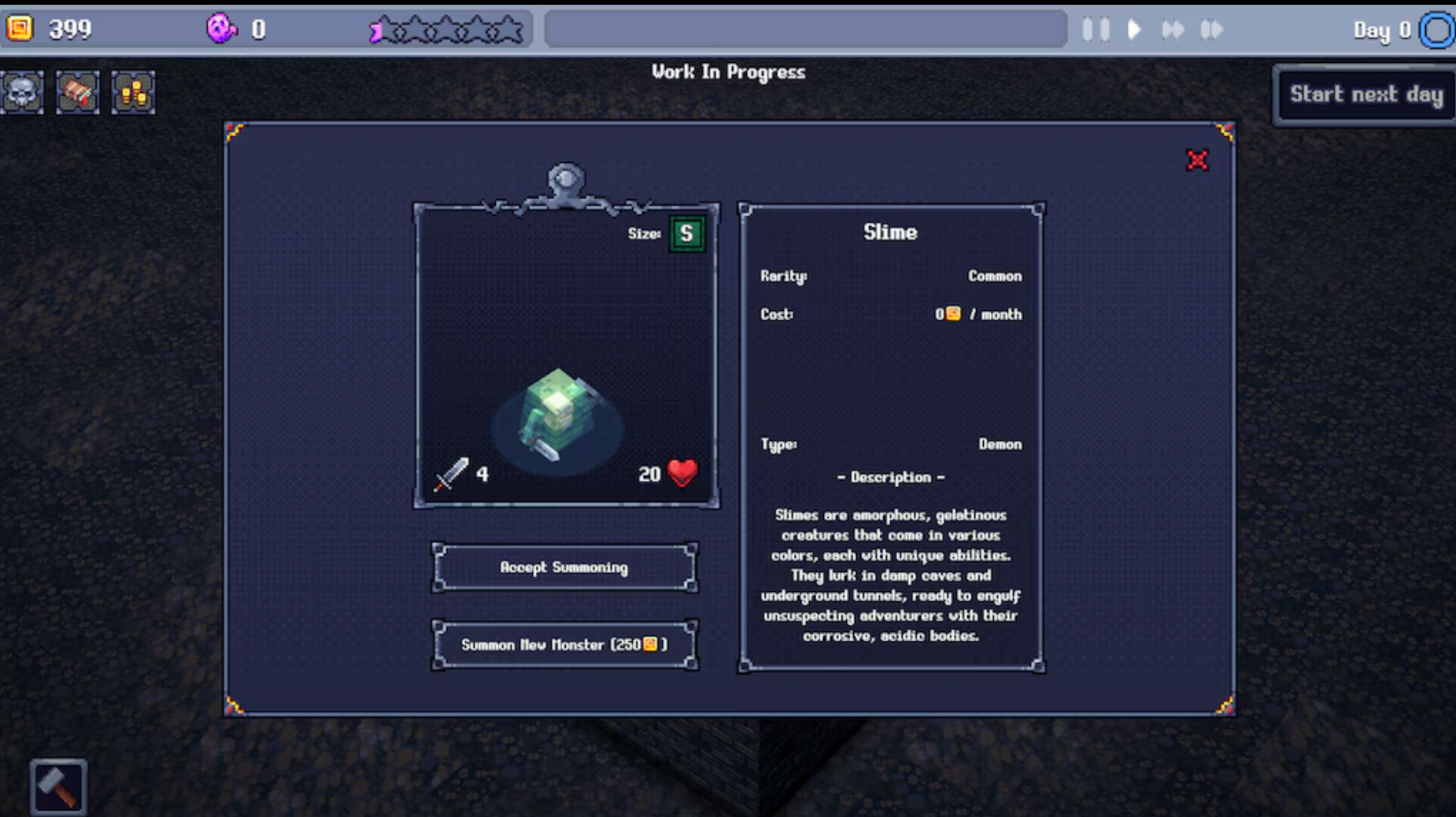1456x817 pixels.
Task: Pause the game with the pause control
Action: (1095, 29)
